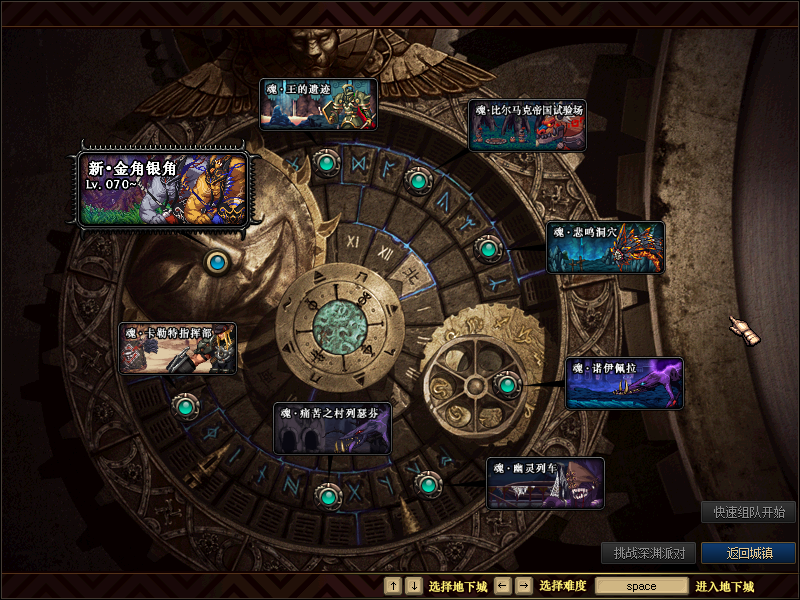Pick the 魂·痛苦之村列瑟芬 dungeon
Image resolution: width=800 pixels, height=600 pixels.
pos(332,428)
